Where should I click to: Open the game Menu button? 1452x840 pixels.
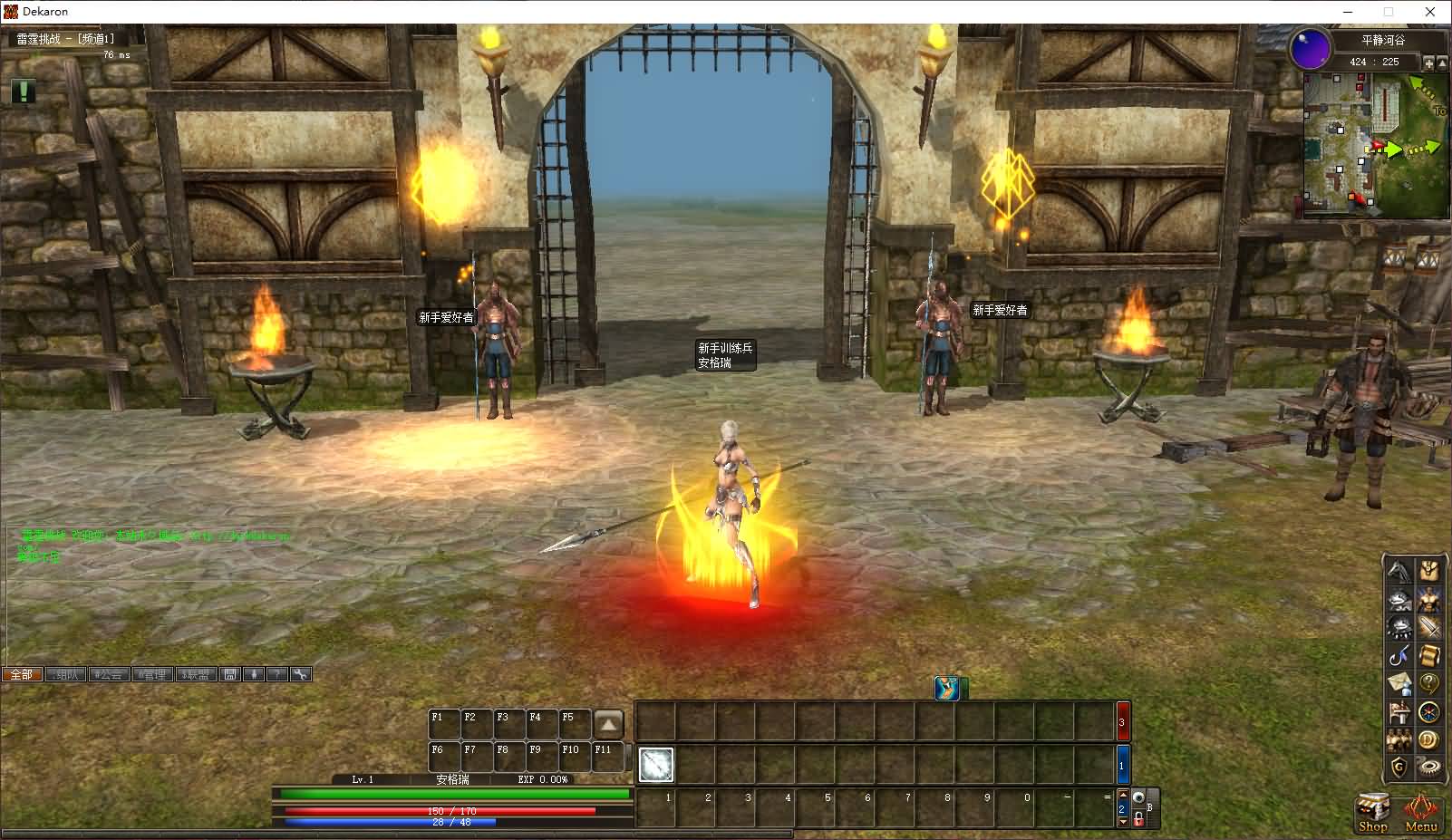(1421, 811)
